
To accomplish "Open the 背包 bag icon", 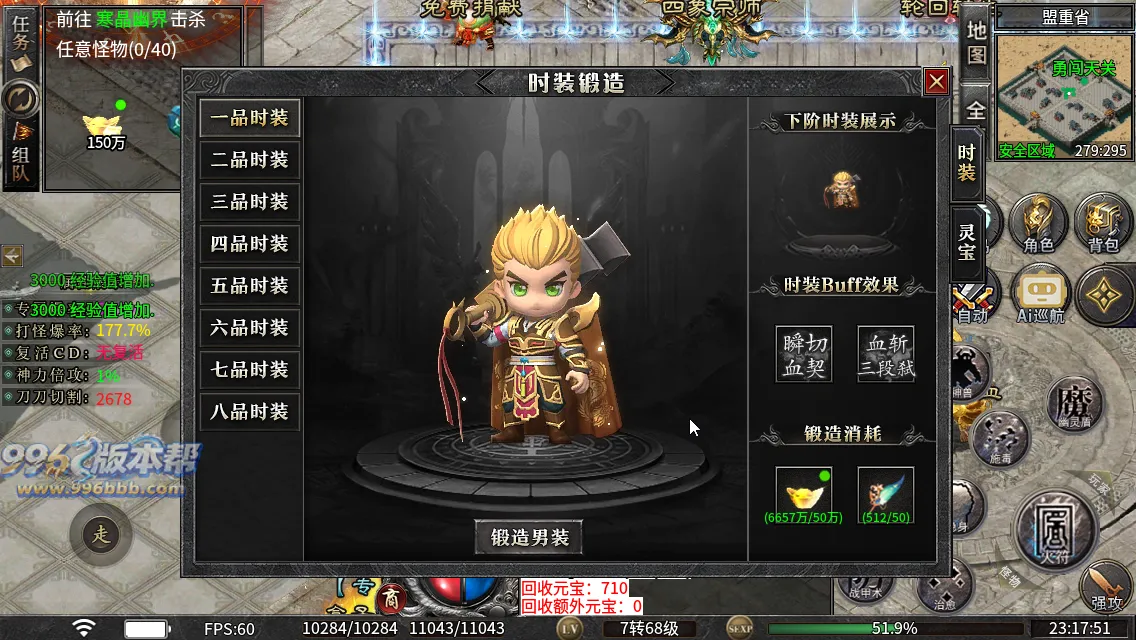I will click(1104, 221).
